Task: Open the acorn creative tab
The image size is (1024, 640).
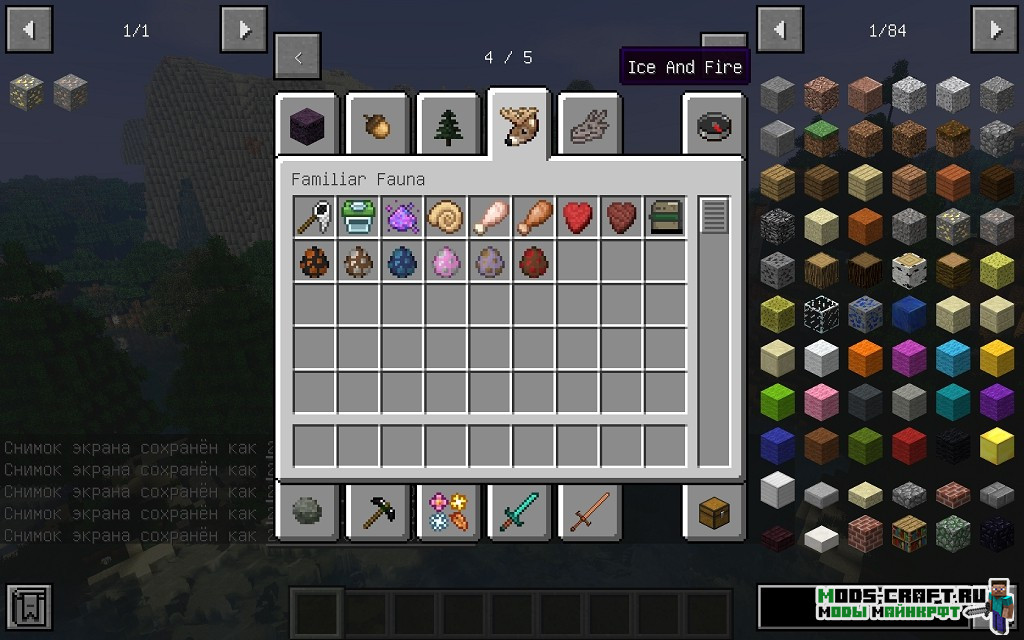Action: [x=378, y=125]
